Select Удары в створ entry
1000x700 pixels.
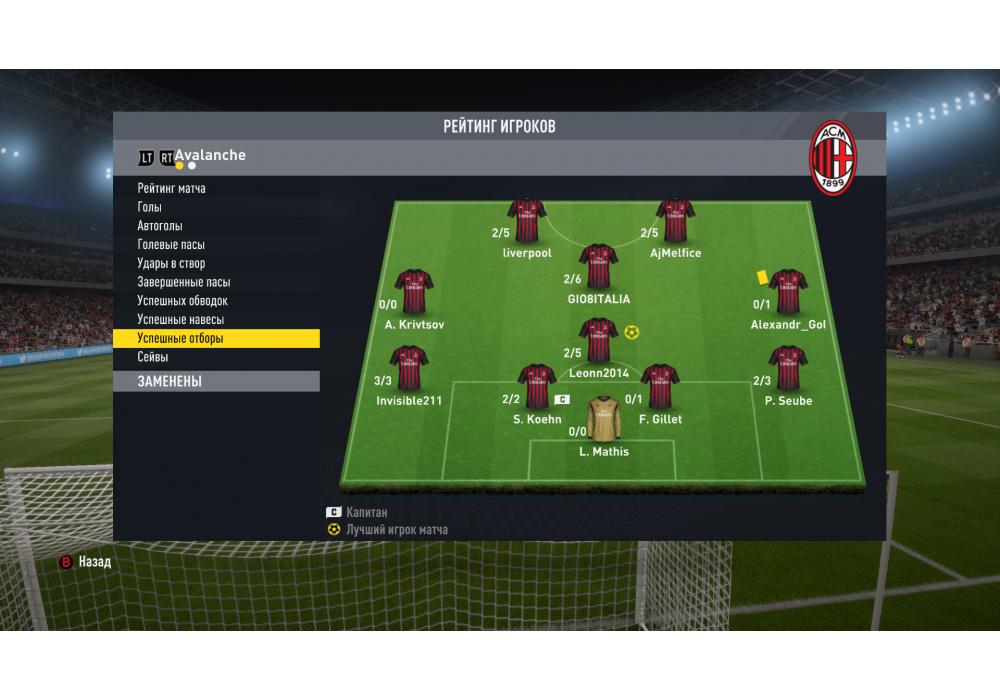[171, 264]
